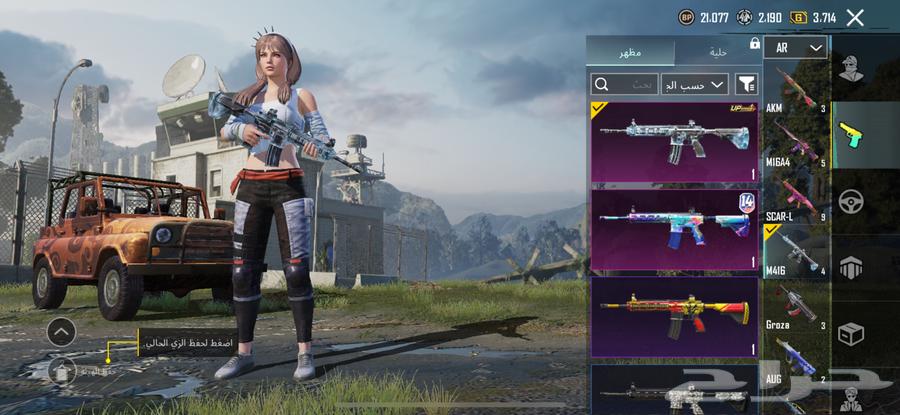This screenshot has height=415, width=900.
Task: Choose the SCAR-L weapon in the list
Action: pyautogui.click(x=796, y=197)
